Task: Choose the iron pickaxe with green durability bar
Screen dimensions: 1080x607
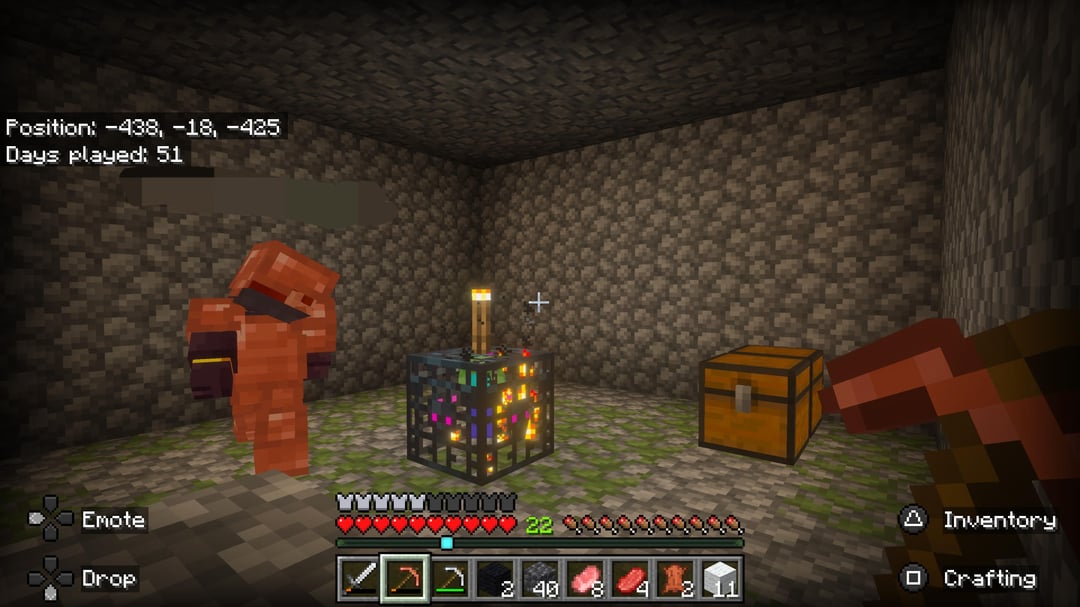Action: [451, 579]
